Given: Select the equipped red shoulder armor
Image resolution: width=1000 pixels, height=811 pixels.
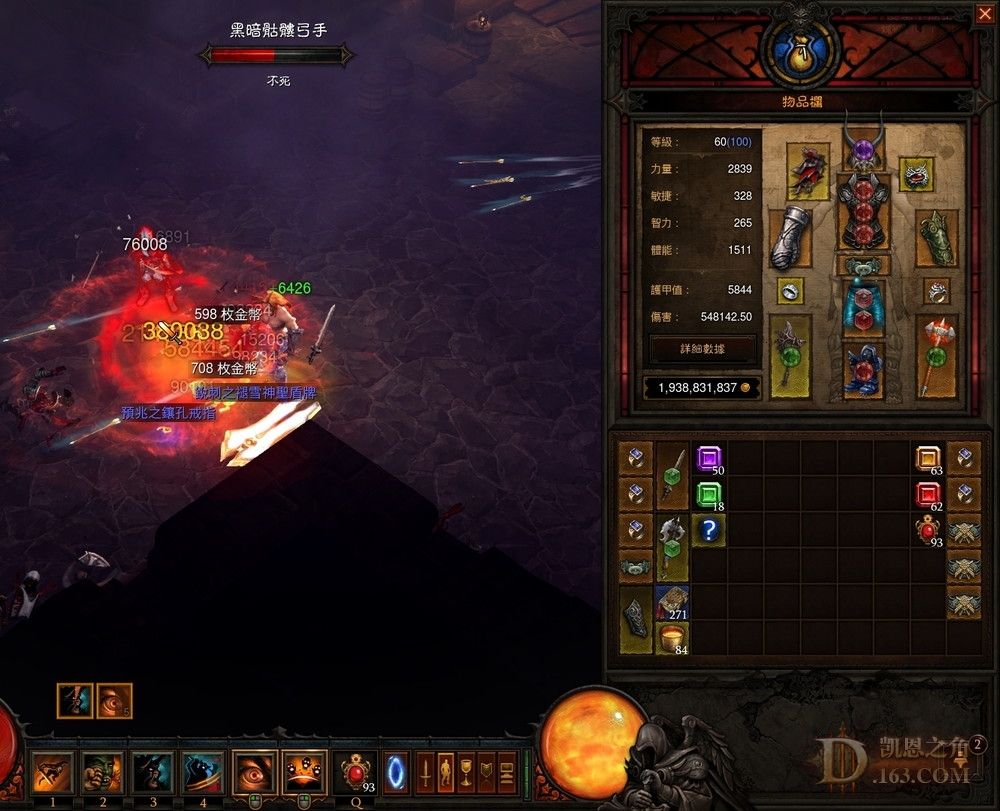Looking at the screenshot, I should click(808, 172).
